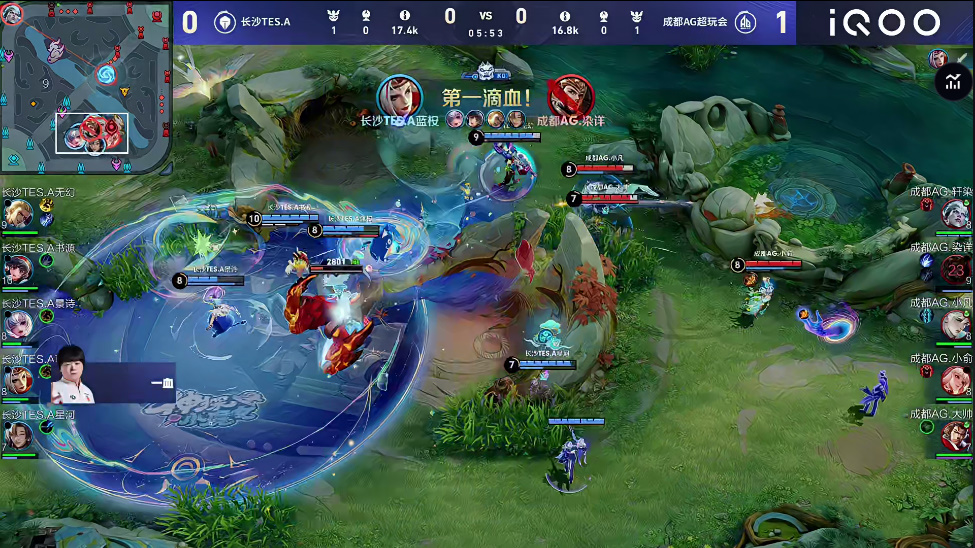
Task: Open the match statistics chart button
Action: (x=949, y=84)
